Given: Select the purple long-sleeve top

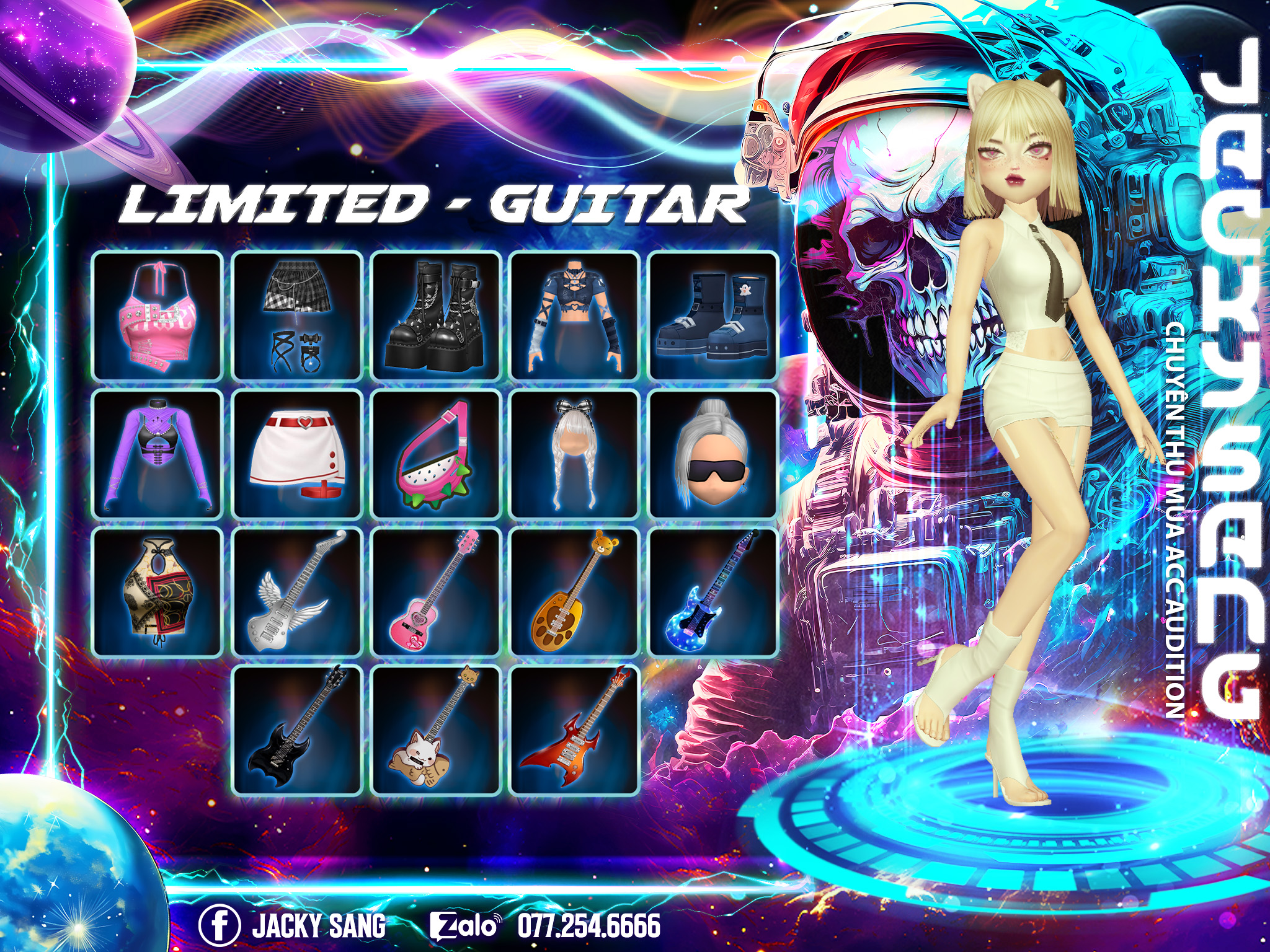Looking at the screenshot, I should [158, 454].
